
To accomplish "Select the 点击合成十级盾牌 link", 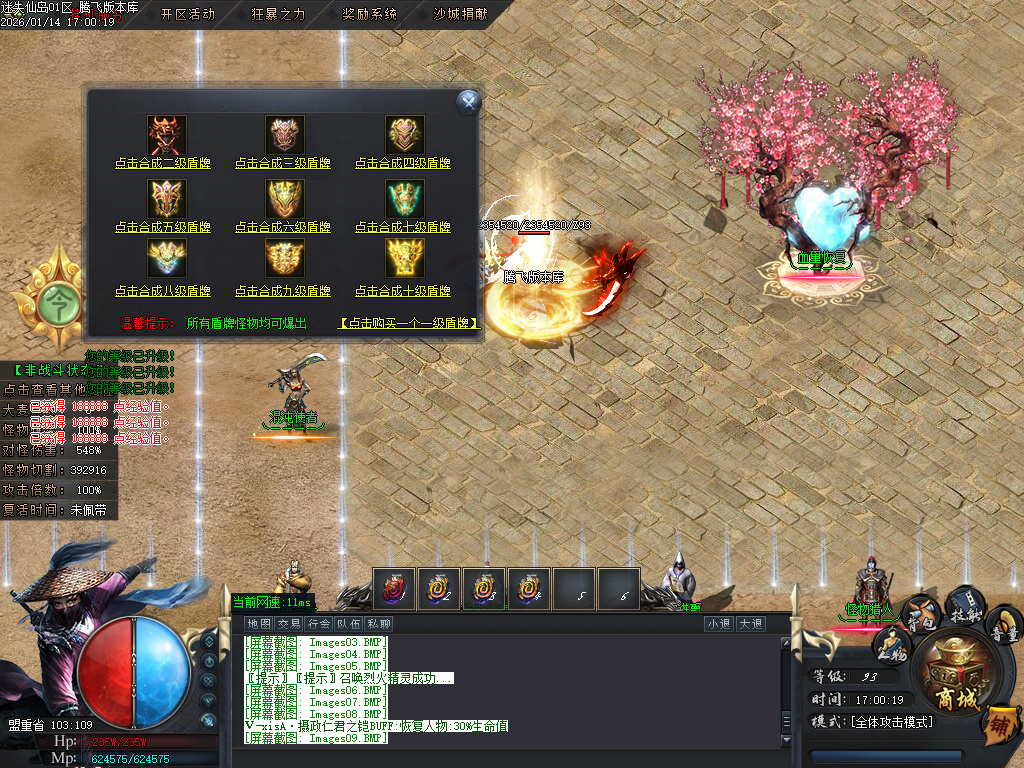I will [x=403, y=291].
